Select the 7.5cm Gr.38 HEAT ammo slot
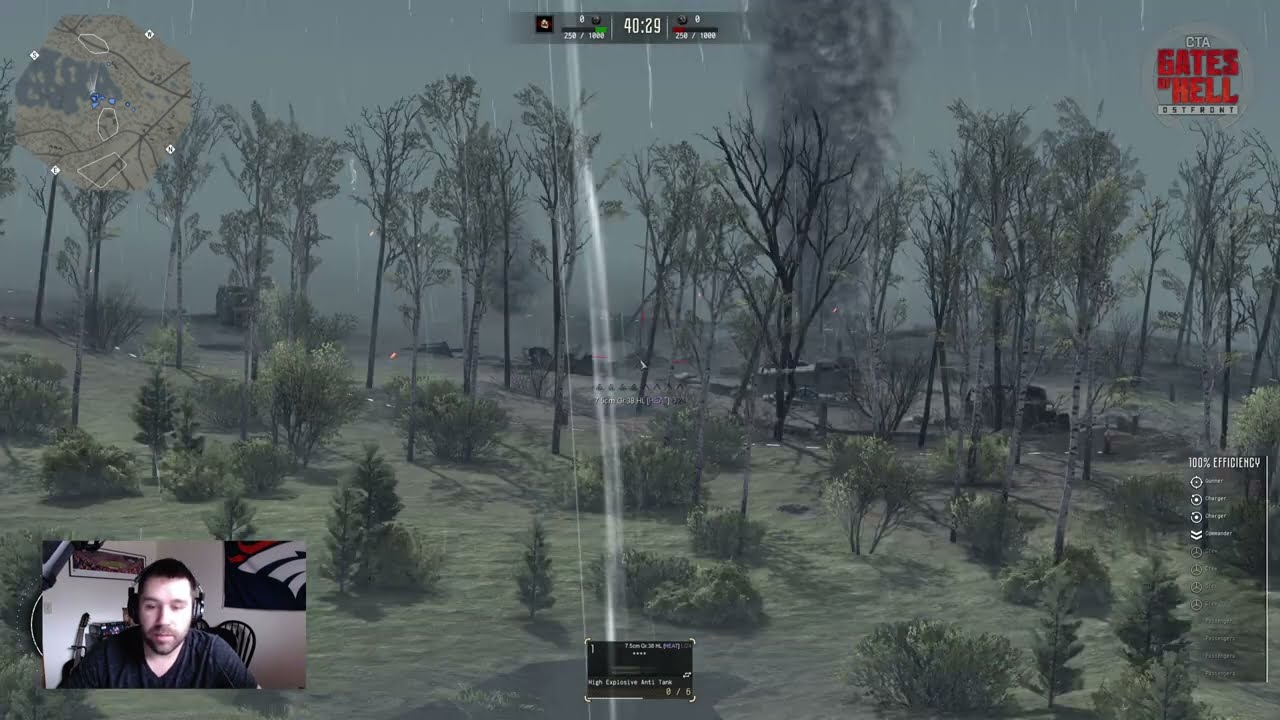 (639, 669)
